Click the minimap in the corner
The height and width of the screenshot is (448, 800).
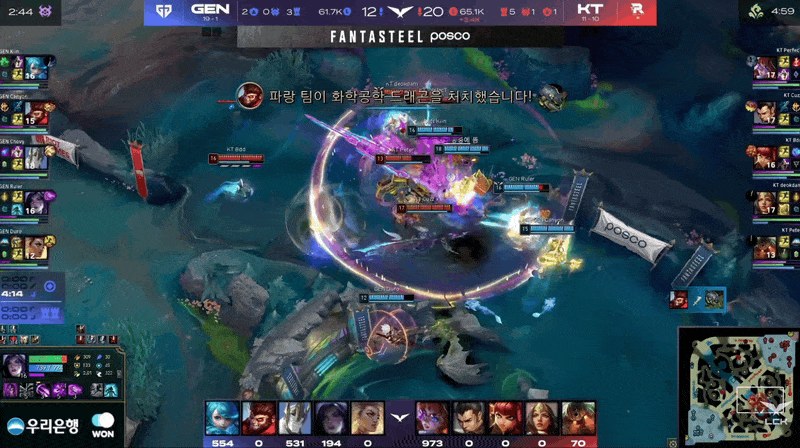tap(739, 386)
